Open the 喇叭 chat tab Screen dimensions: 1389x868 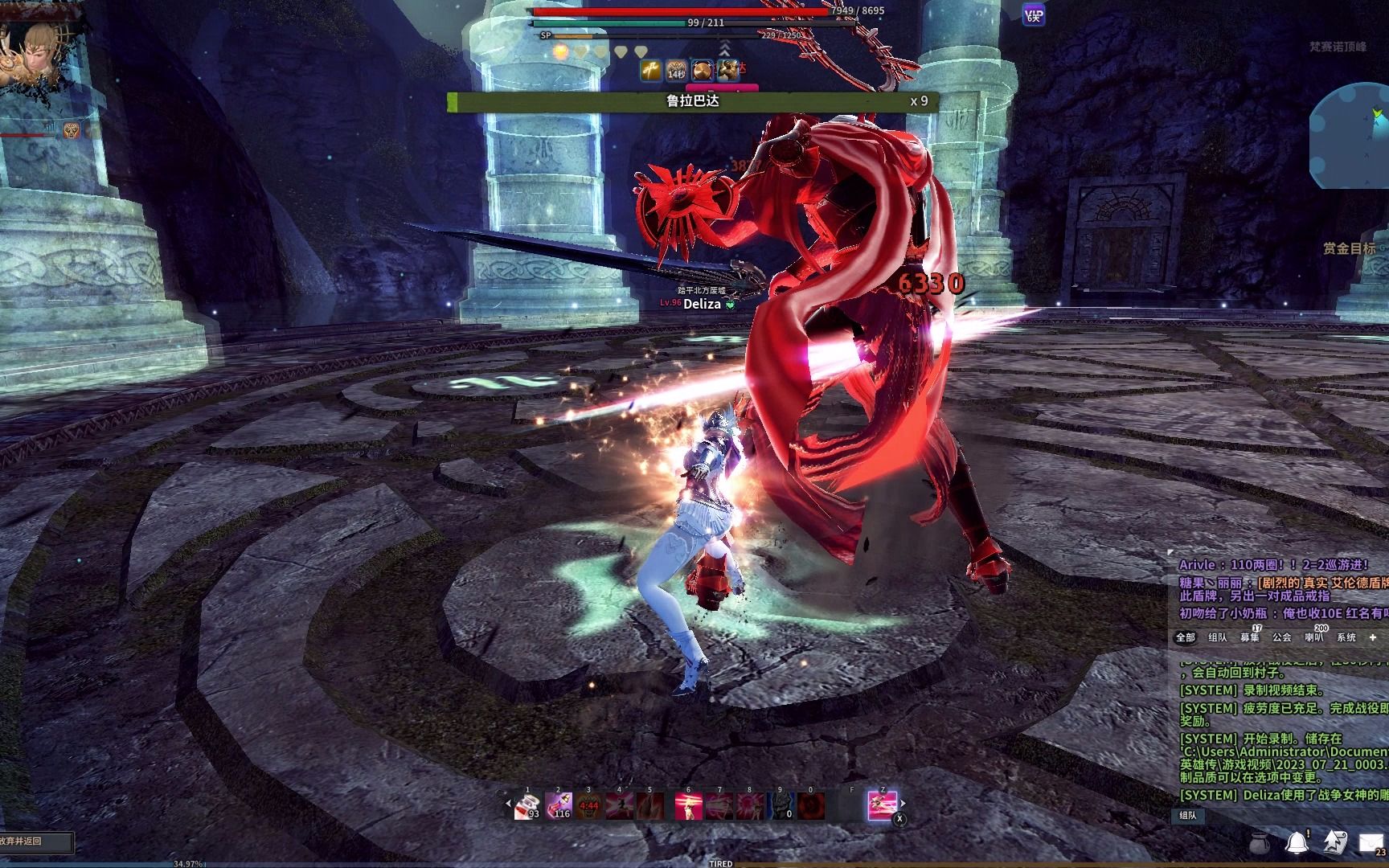[x=1314, y=637]
